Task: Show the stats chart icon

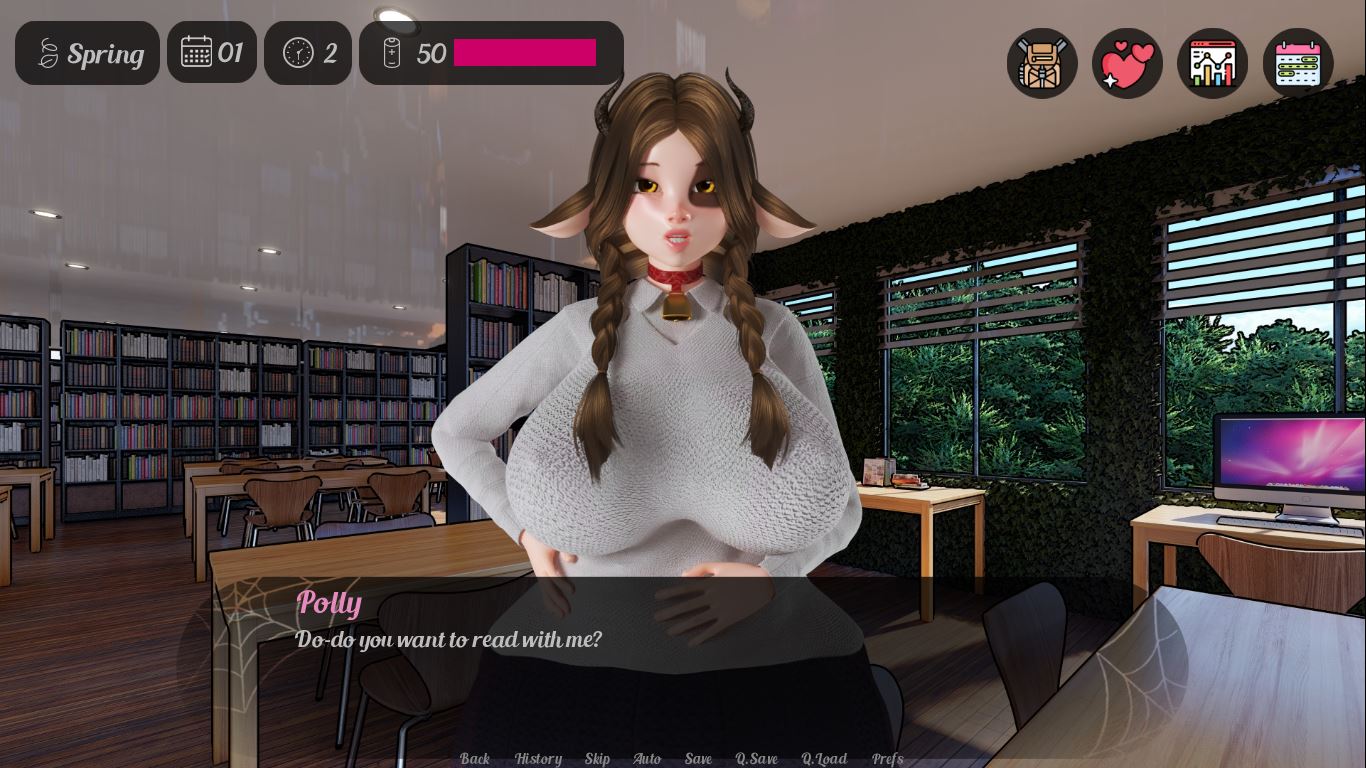Action: pyautogui.click(x=1212, y=63)
